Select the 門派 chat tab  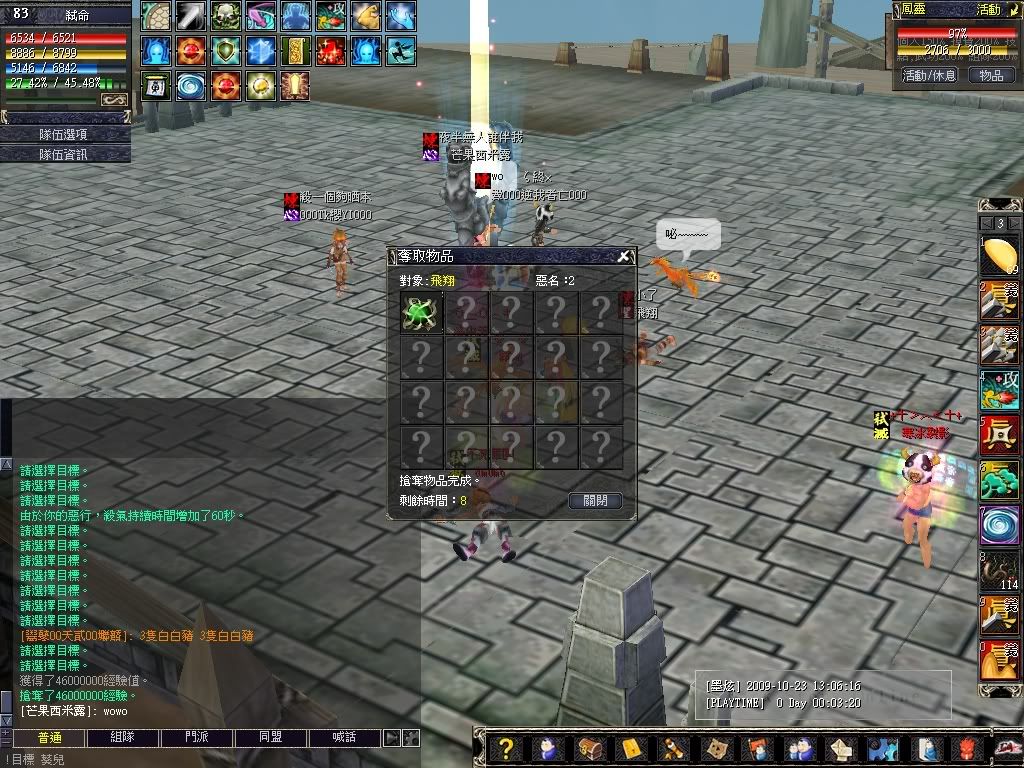(198, 737)
